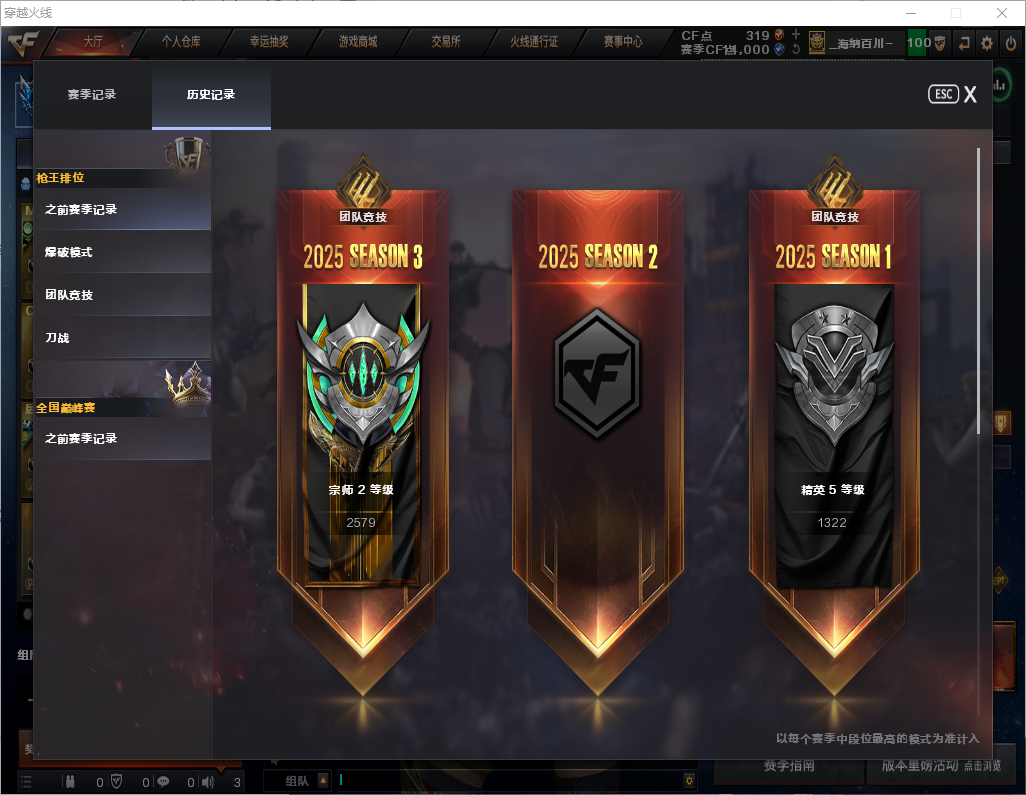Viewport: 1026px width, 795px height.
Task: Choose 爆破模式 in the sidebar
Action: tap(122, 253)
